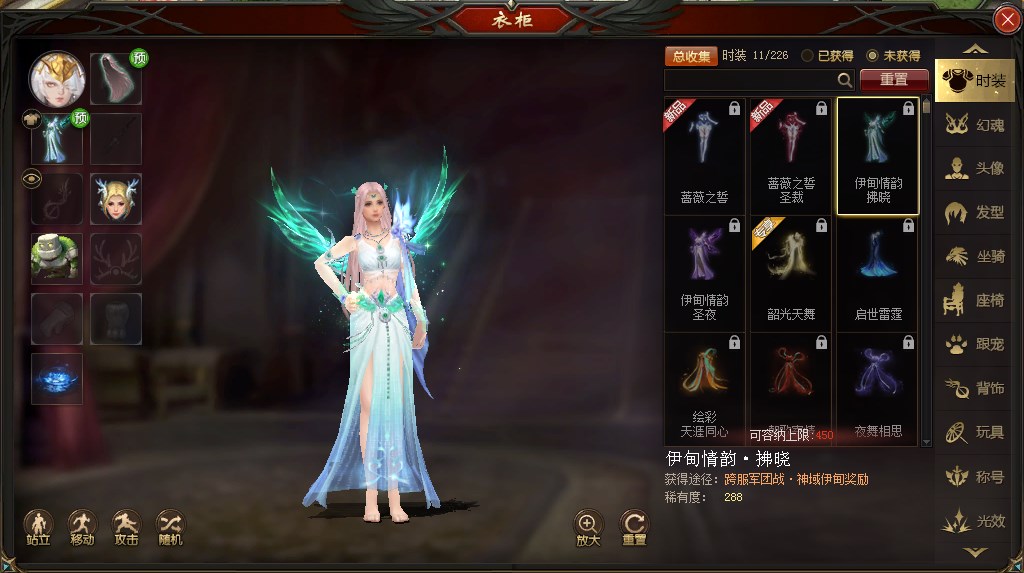
Task: Switch to the 幻魂 category tab
Action: [975, 125]
